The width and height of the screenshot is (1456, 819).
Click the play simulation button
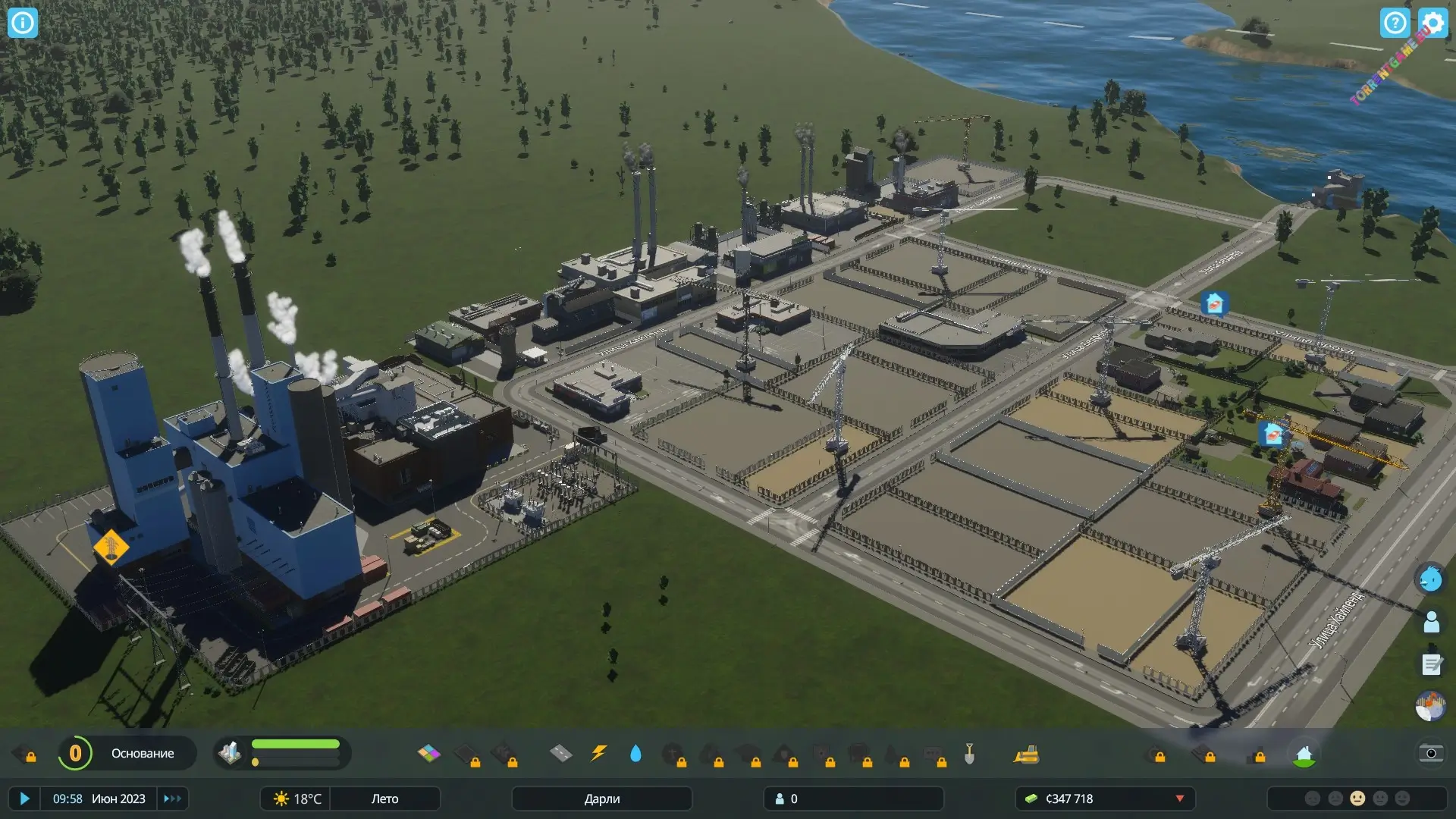point(24,799)
